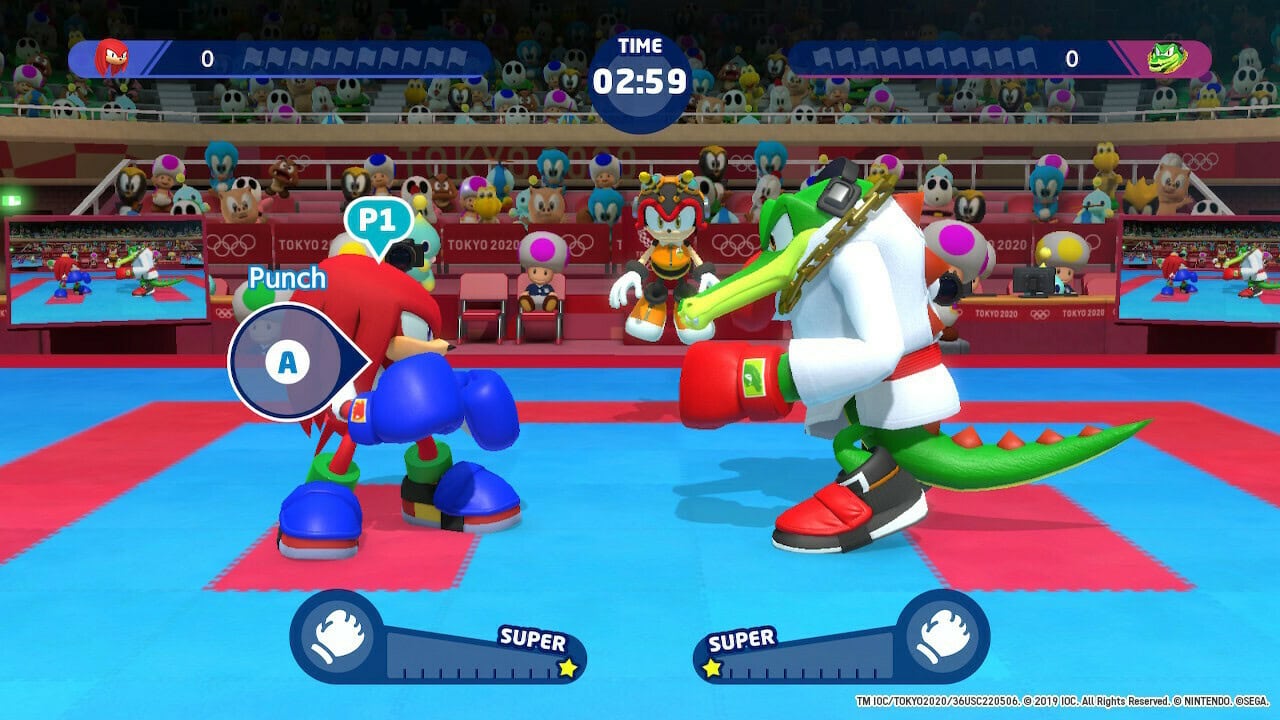Screen dimensions: 1280x720
Task: Click Vector's crocodile portrait icon
Action: pyautogui.click(x=1168, y=59)
